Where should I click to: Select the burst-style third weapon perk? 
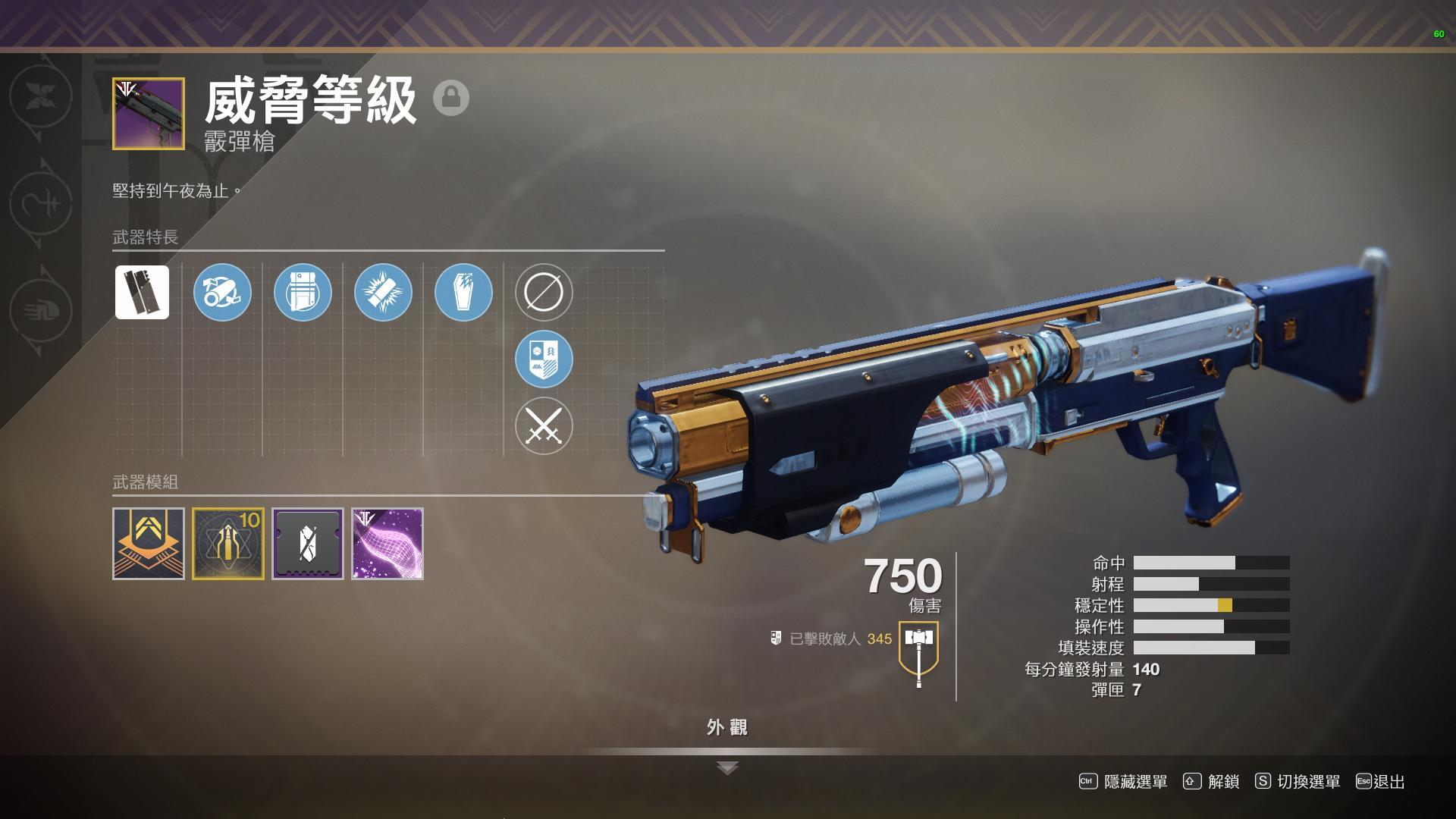point(383,293)
